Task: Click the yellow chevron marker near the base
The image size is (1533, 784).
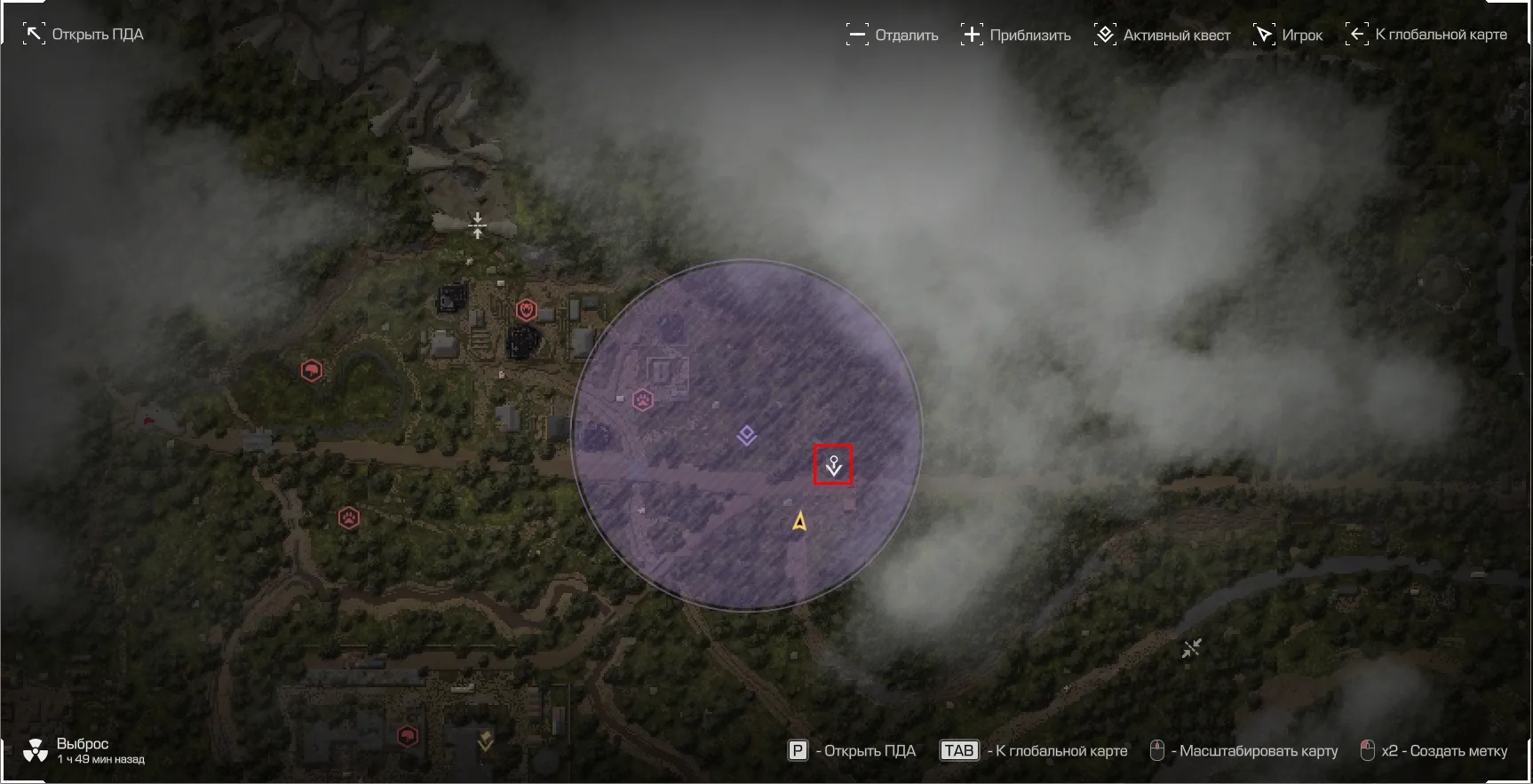Action: point(485,739)
